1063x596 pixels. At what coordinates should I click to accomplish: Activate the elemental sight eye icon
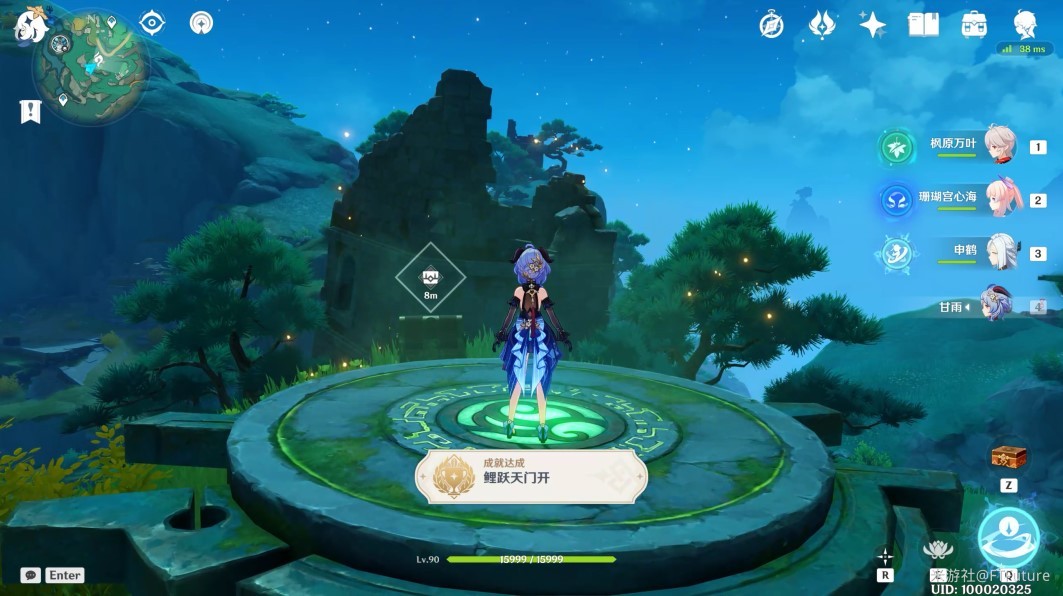152,23
